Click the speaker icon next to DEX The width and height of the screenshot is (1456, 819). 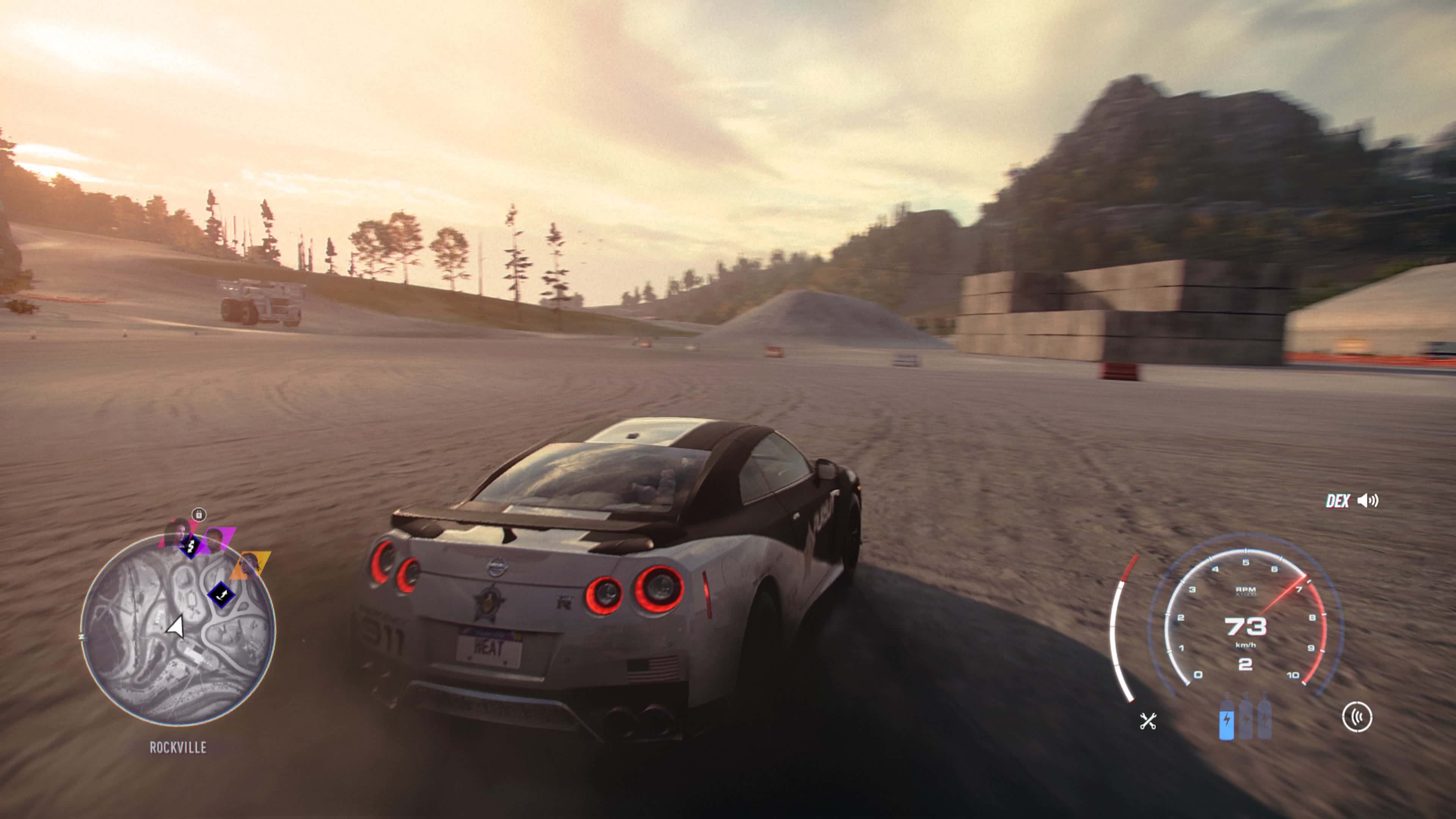pyautogui.click(x=1368, y=501)
